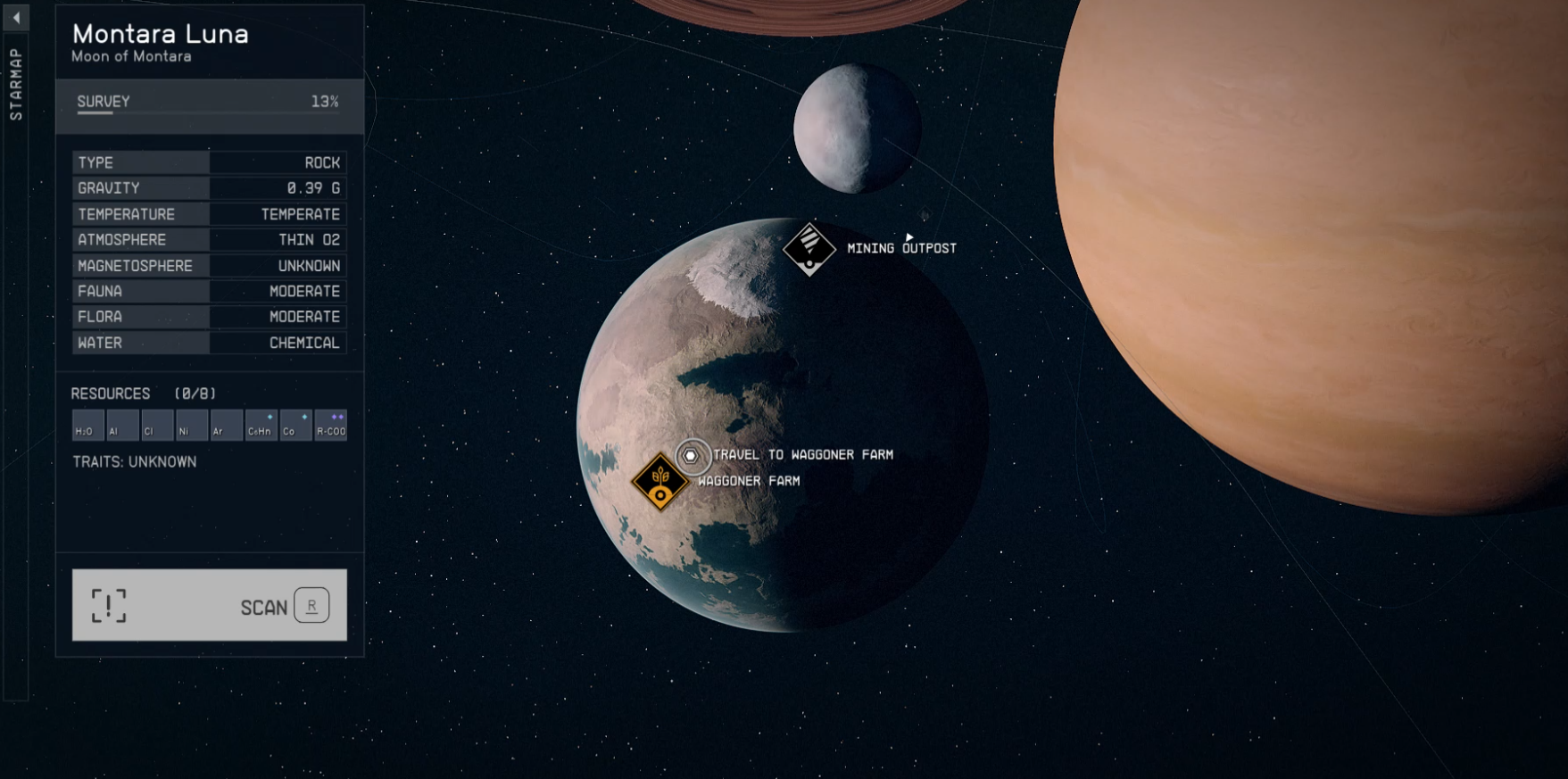
Task: Click the R-COO rare resource tile
Action: click(x=331, y=425)
